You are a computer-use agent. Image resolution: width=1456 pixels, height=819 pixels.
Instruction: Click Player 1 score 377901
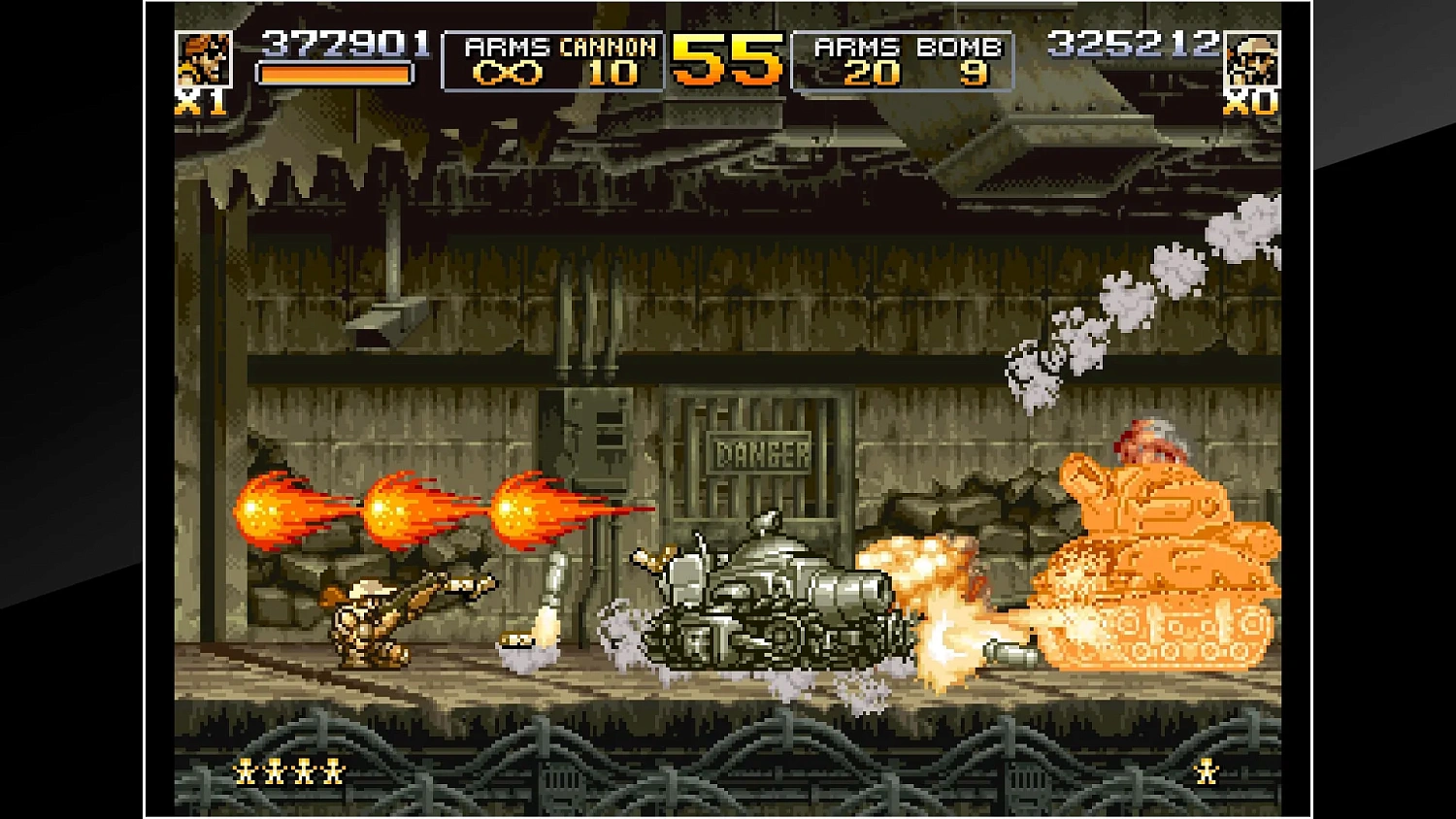[x=345, y=43]
